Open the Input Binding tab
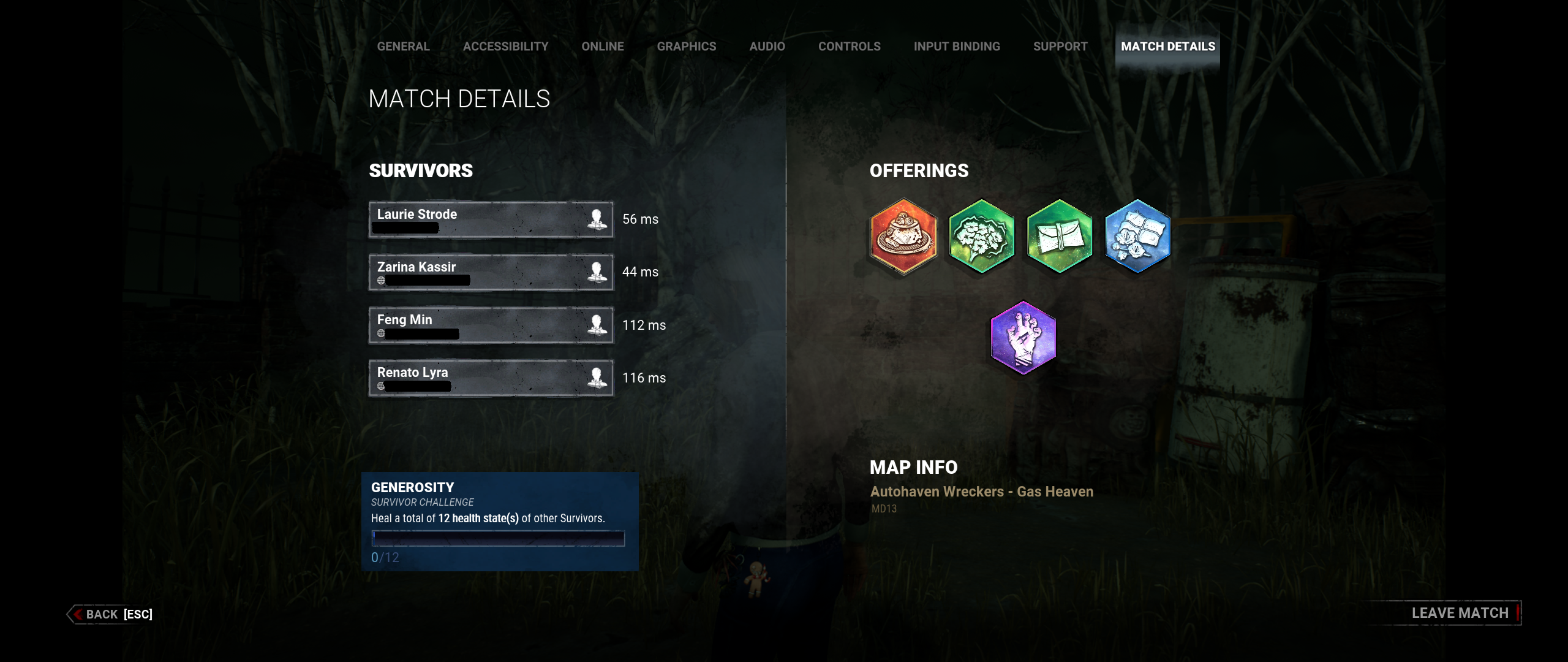 click(957, 46)
